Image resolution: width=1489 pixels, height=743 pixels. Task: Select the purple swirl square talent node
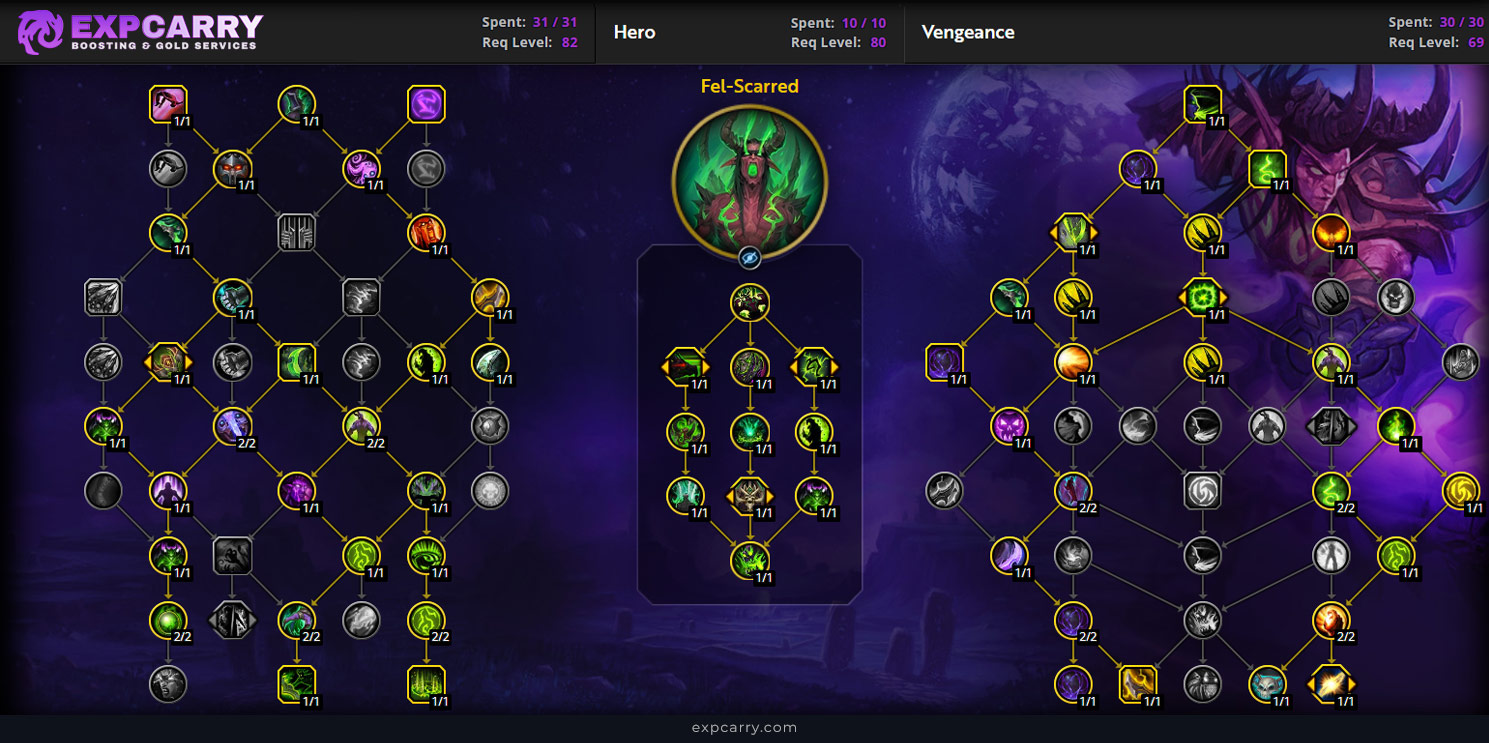[x=426, y=104]
